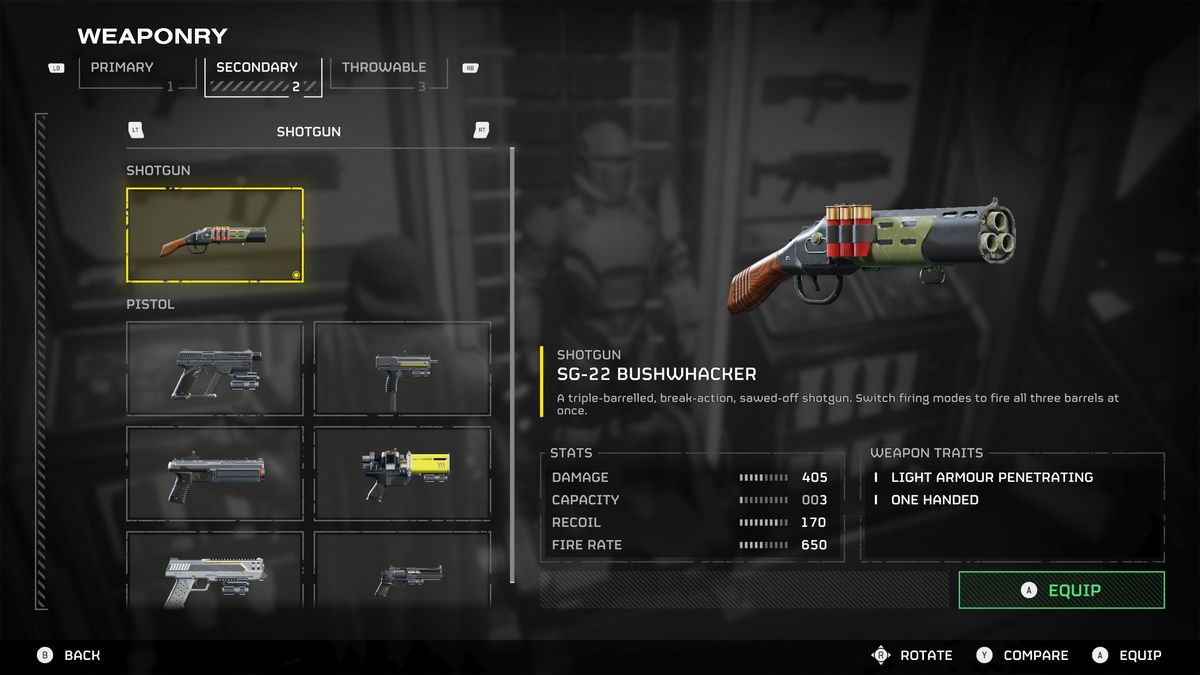Choose the black pistol with skeleton grip
1200x675 pixels.
pyautogui.click(x=215, y=368)
